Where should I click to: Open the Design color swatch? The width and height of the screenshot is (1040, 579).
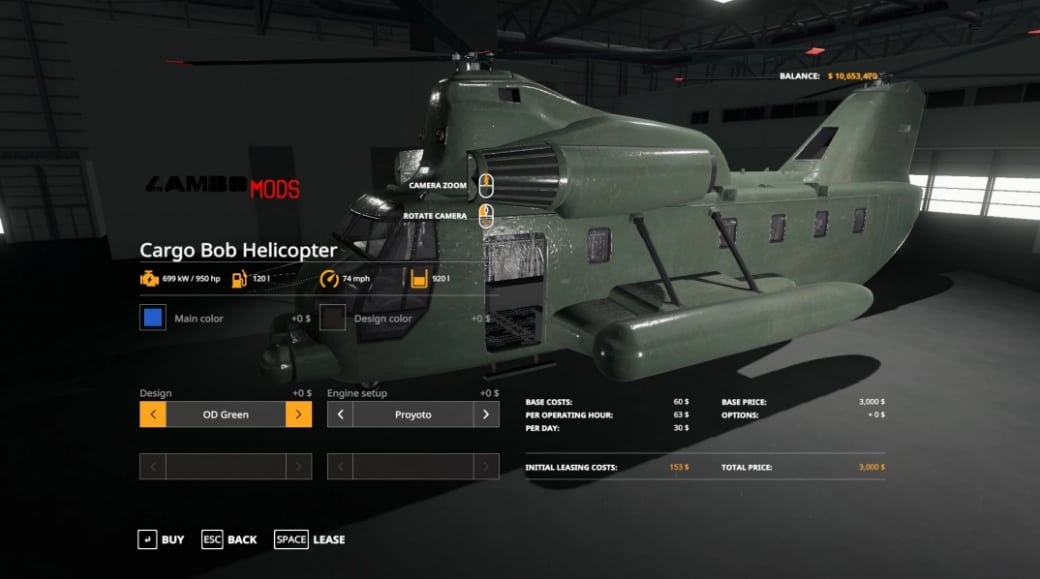(x=333, y=318)
